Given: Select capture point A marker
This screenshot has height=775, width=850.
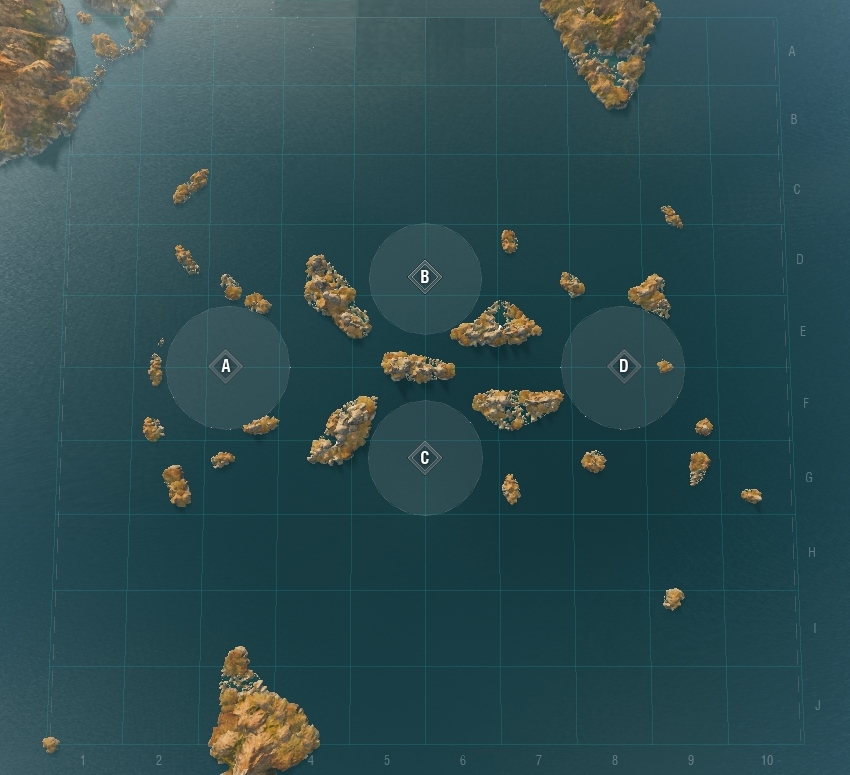Looking at the screenshot, I should [x=226, y=367].
